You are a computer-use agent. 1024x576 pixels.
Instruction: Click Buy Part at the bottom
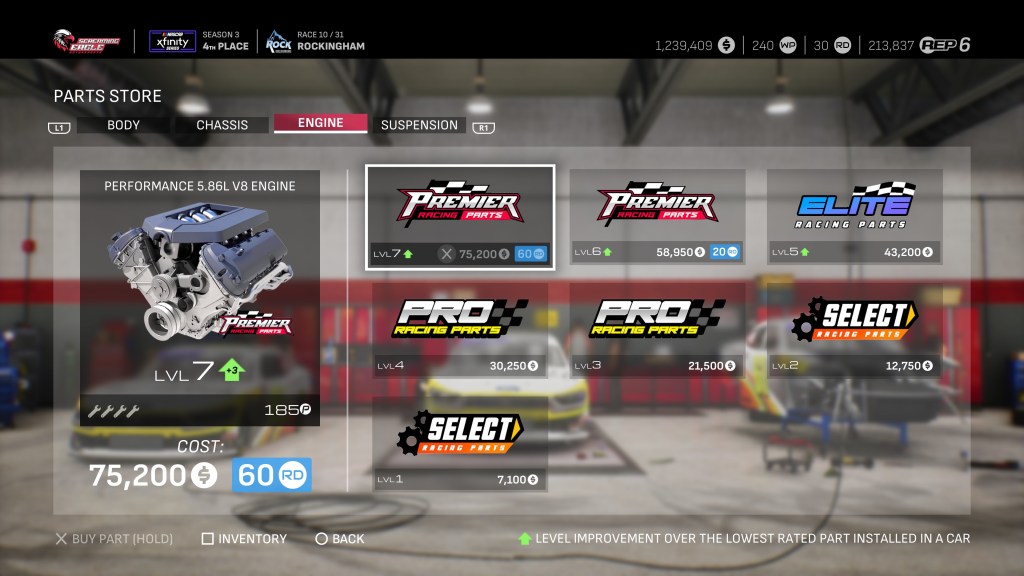pyautogui.click(x=114, y=539)
